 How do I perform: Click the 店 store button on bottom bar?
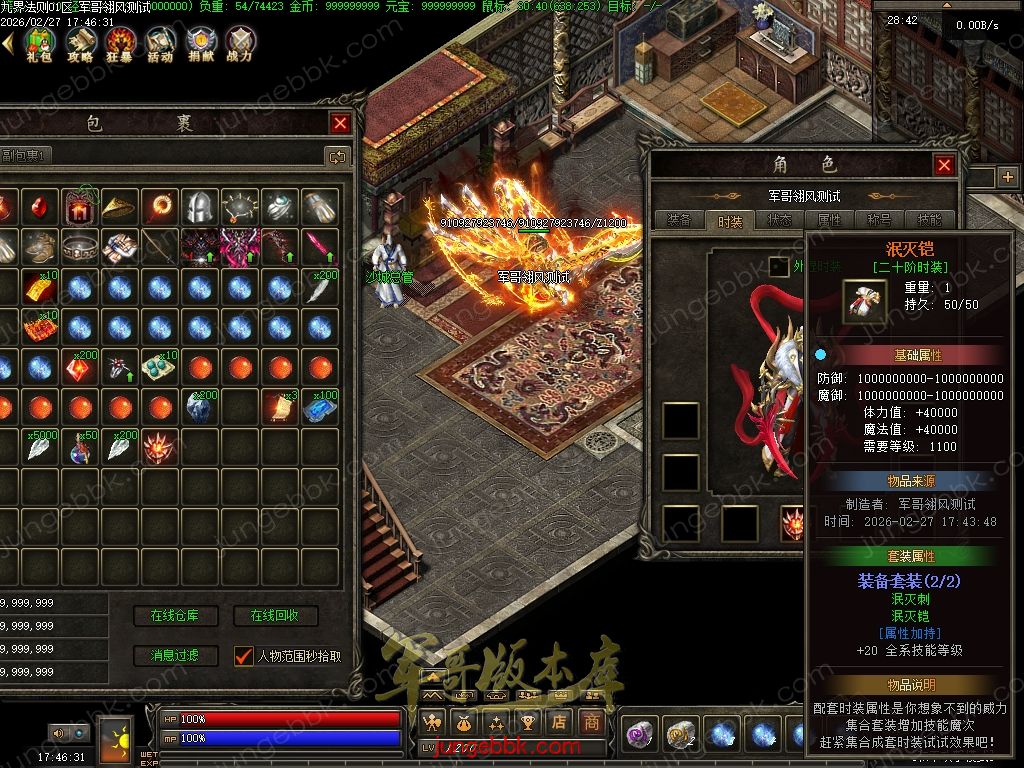click(560, 721)
